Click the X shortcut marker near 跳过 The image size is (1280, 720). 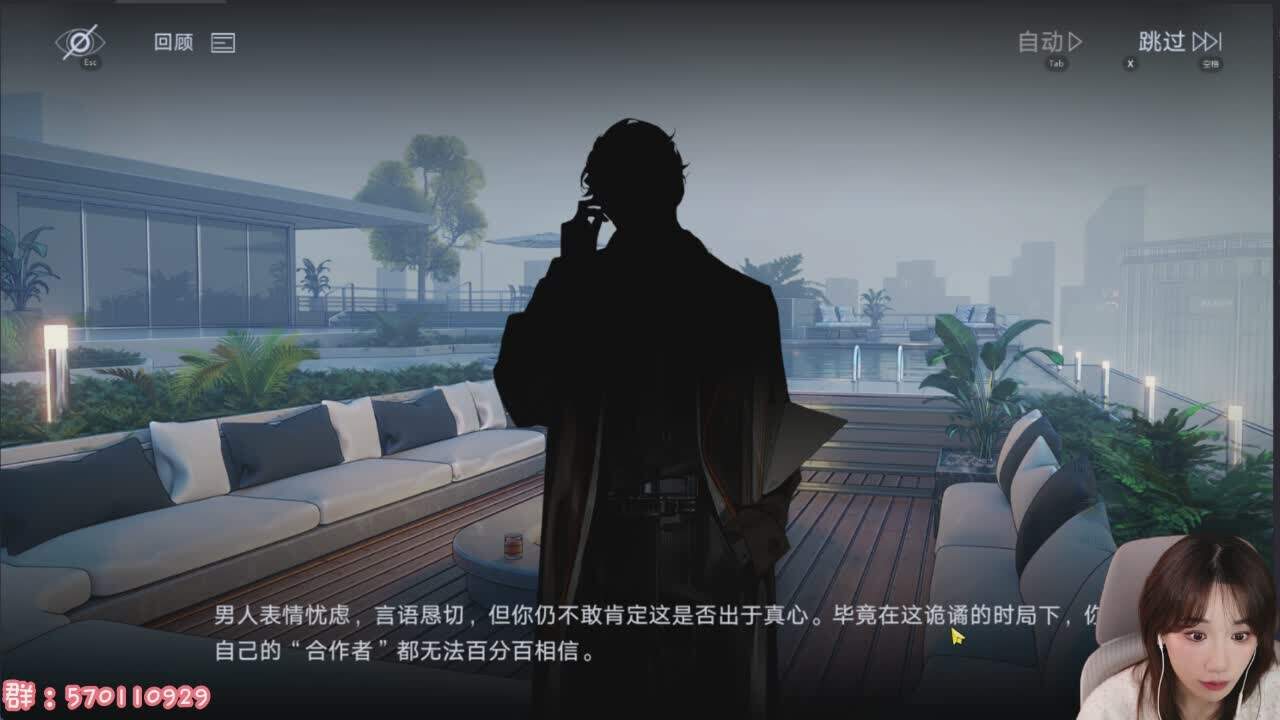(x=1130, y=62)
